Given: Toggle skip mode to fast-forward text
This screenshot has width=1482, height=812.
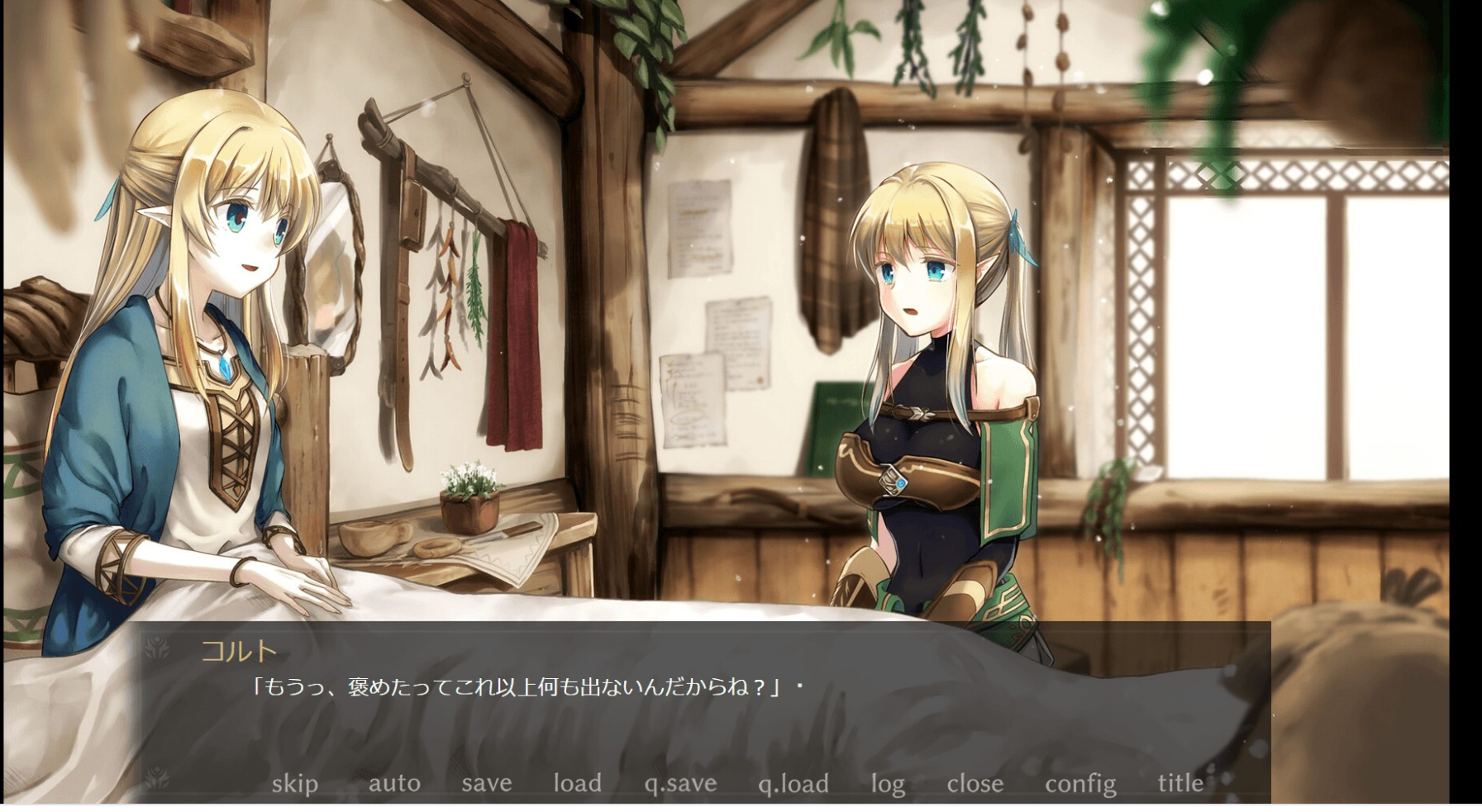Looking at the screenshot, I should point(296,783).
